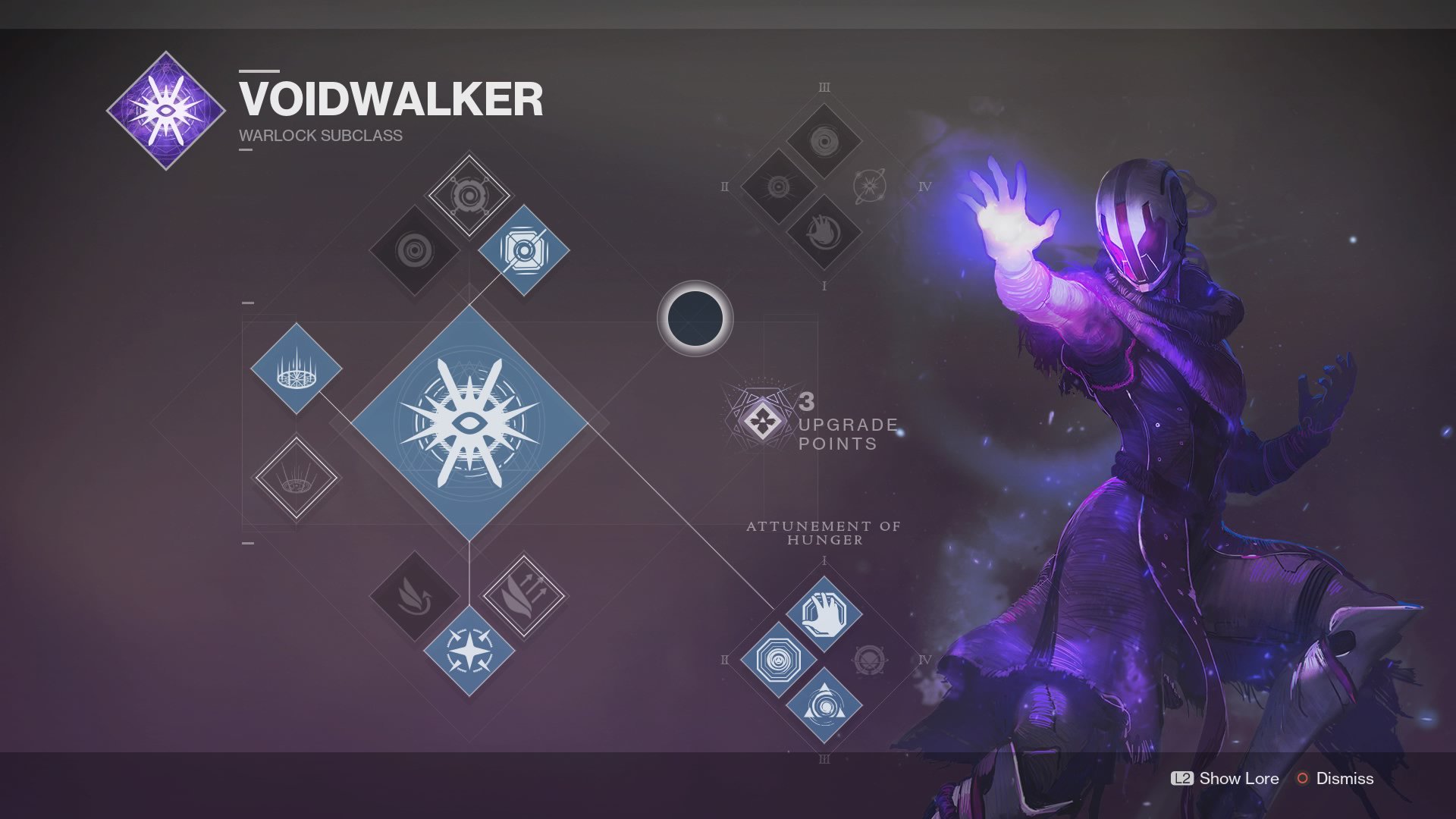Choose the outlined Empowering Rift class ability
1456x819 pixels.
pos(296,478)
